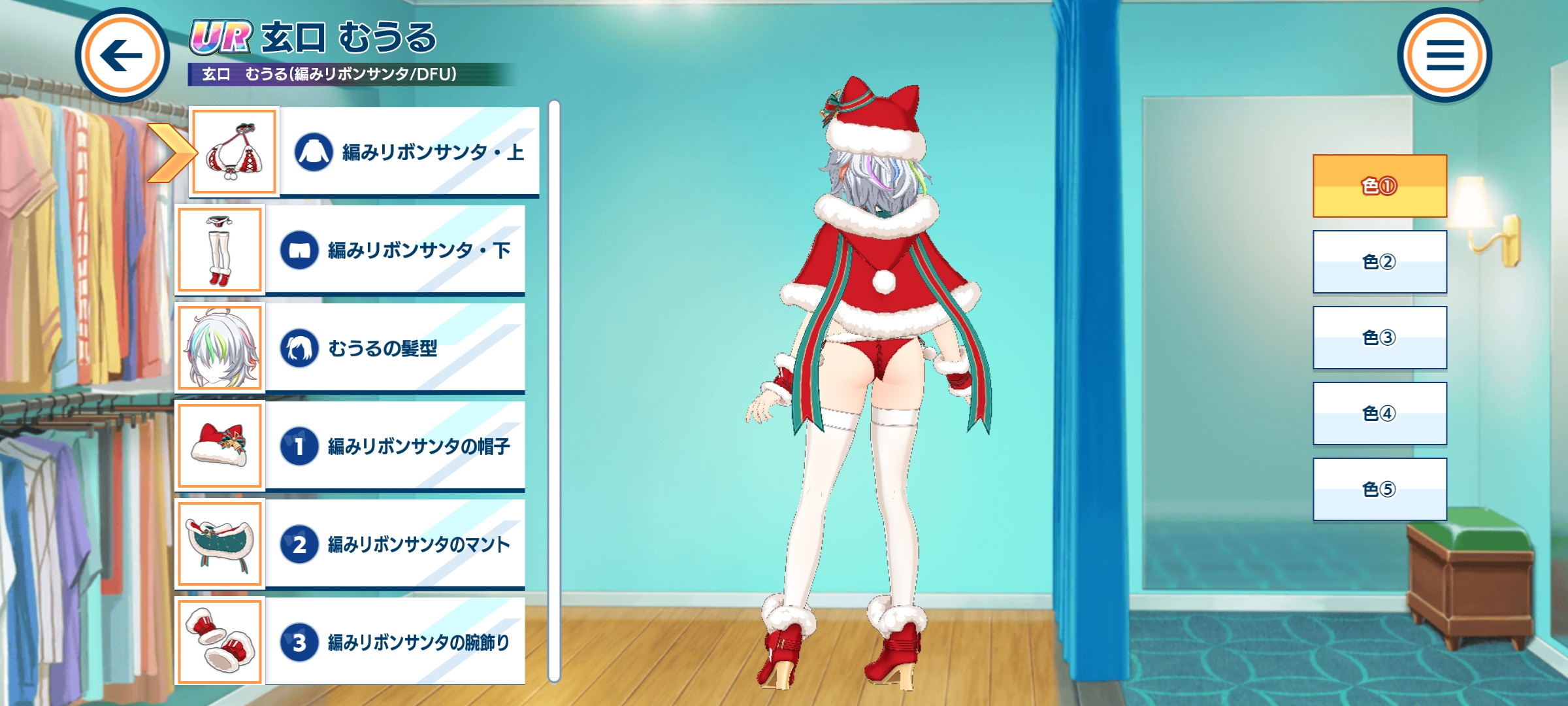Choose color option 色④
The image size is (1568, 706).
(1379, 413)
